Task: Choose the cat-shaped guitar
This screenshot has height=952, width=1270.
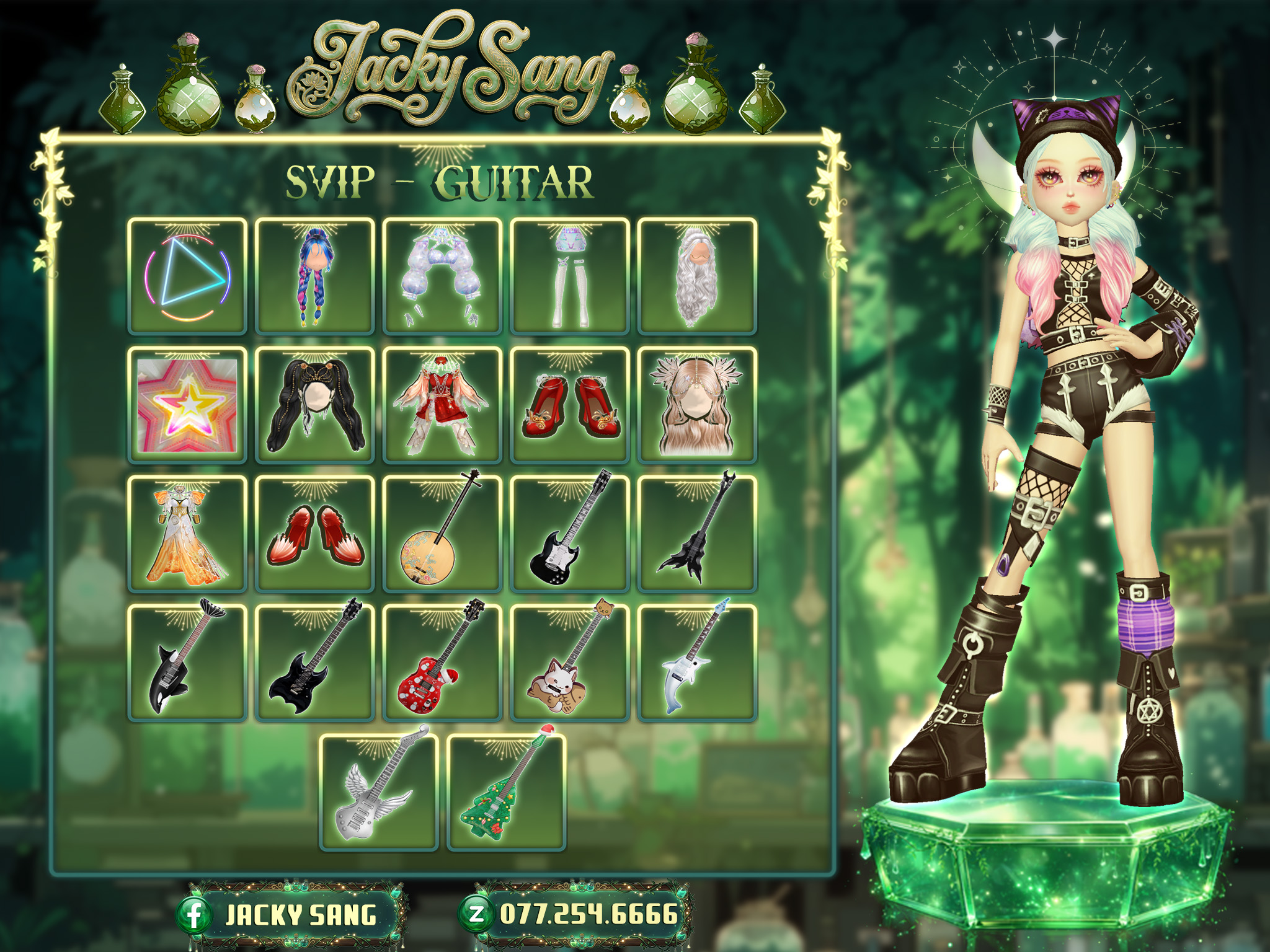Action: click(x=570, y=663)
